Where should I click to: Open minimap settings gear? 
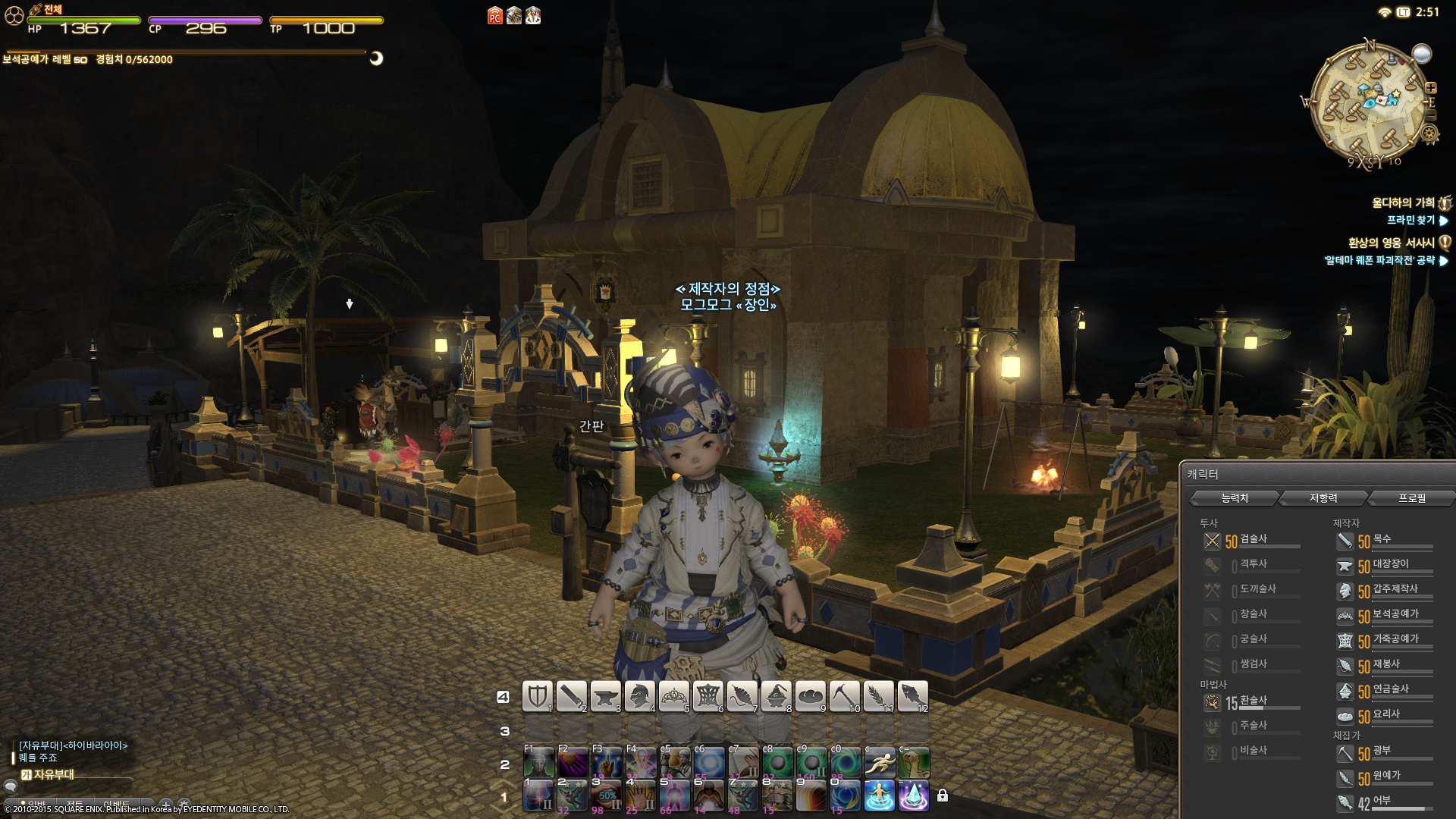(1429, 134)
